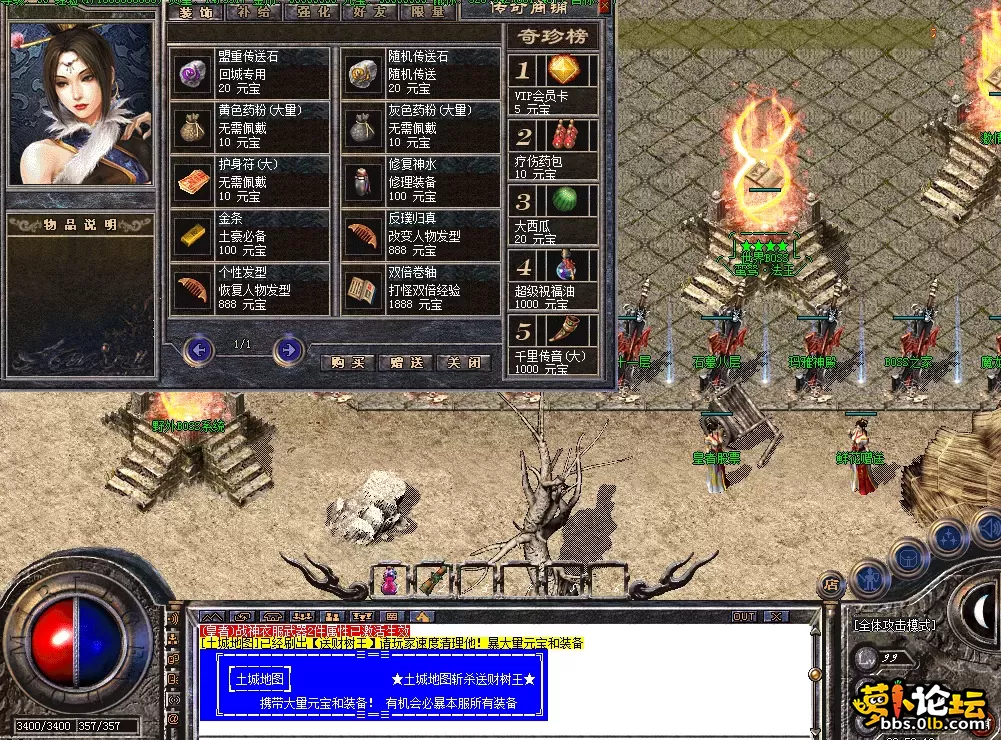Select the 好友 tab
The image size is (1001, 740).
click(x=369, y=11)
